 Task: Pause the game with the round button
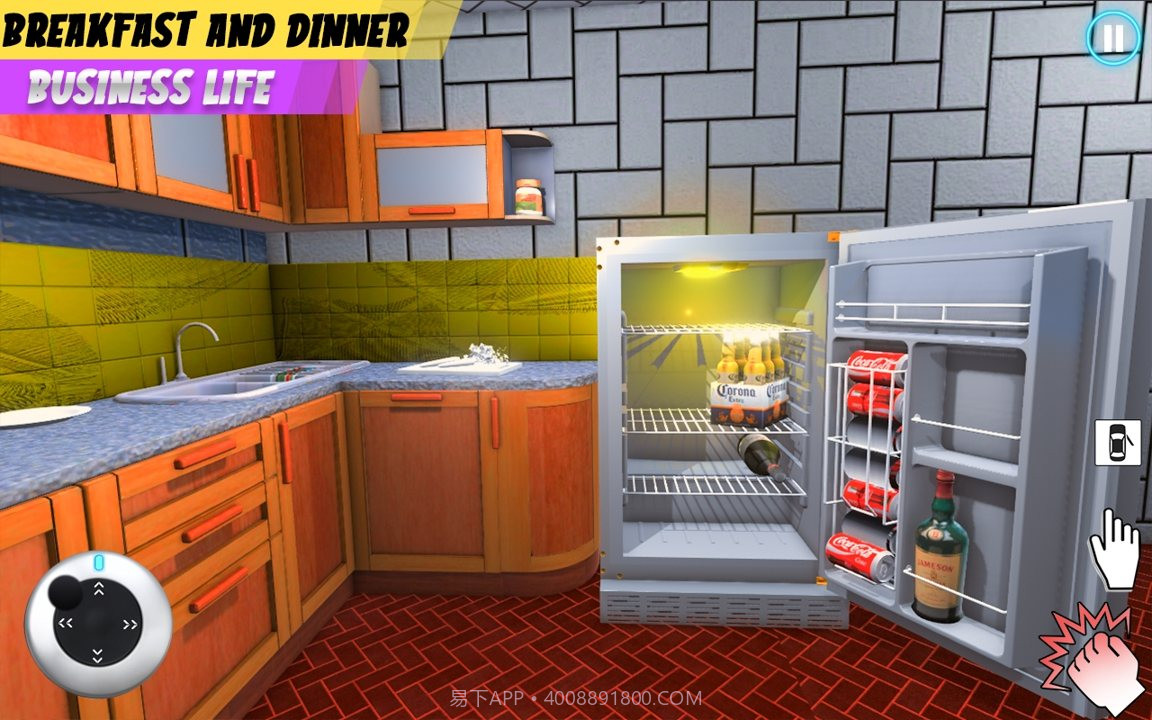tap(1112, 38)
